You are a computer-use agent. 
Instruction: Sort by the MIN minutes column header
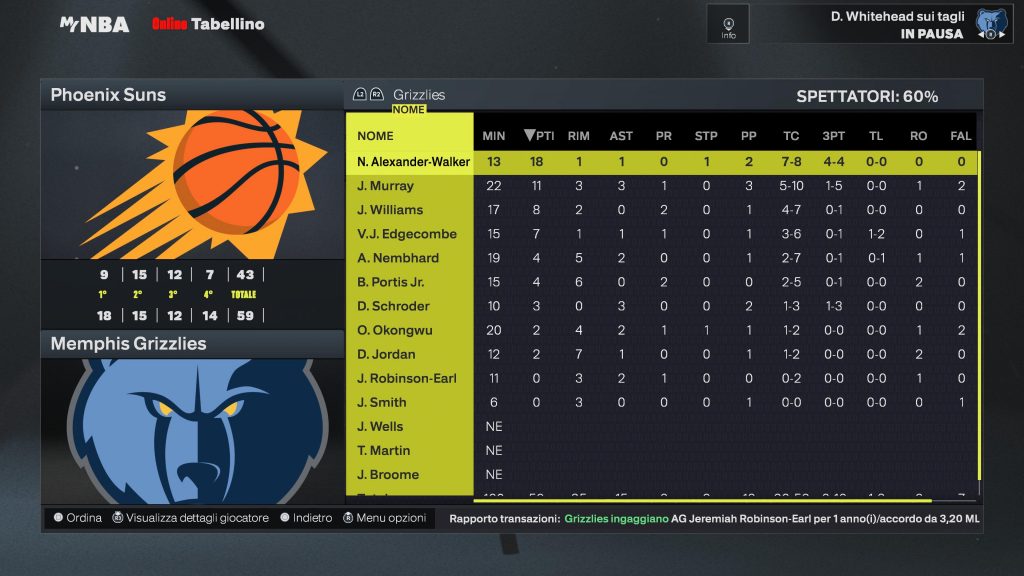pos(494,136)
